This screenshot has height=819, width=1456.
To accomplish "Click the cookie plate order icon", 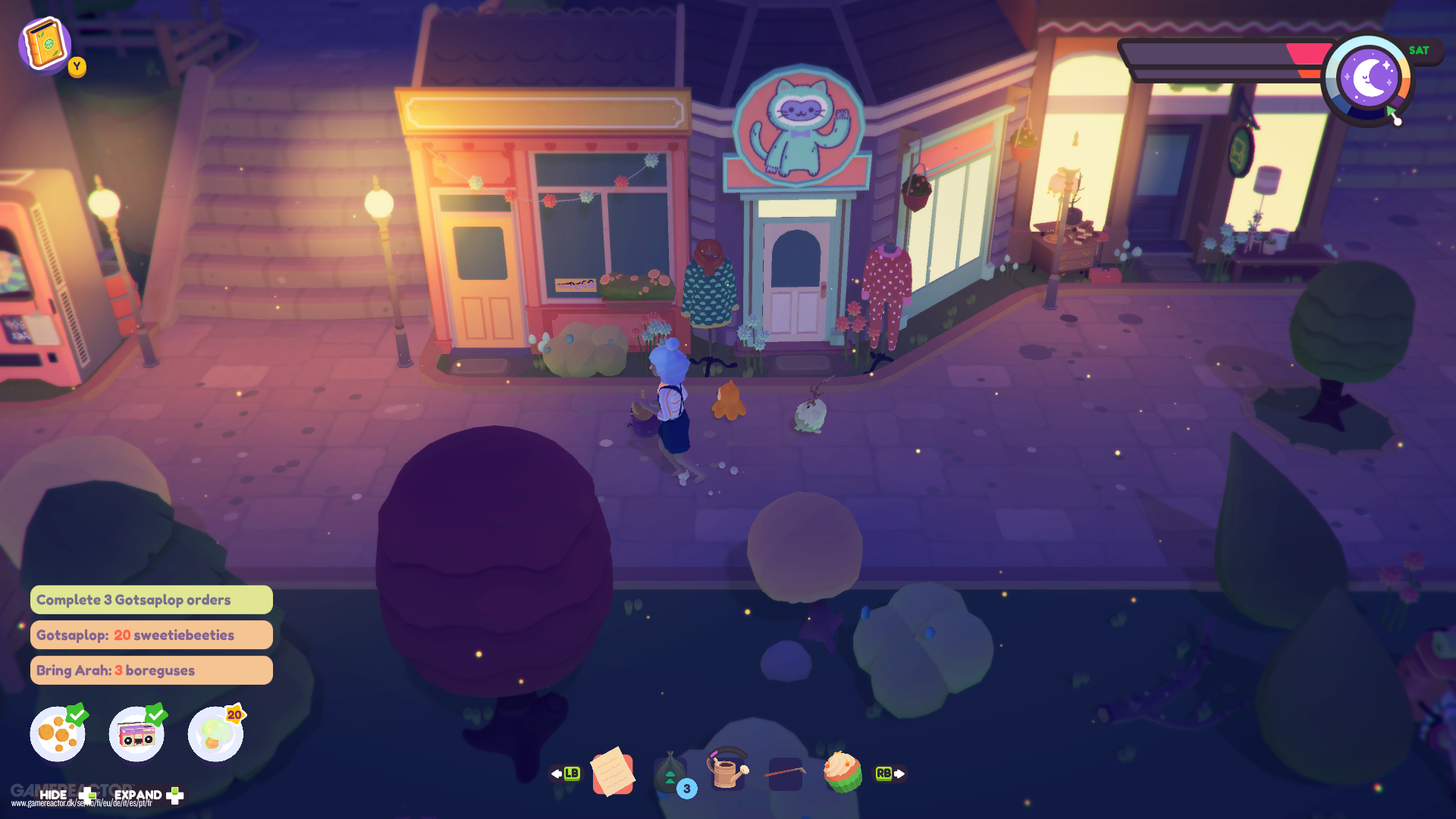I will coord(57,733).
